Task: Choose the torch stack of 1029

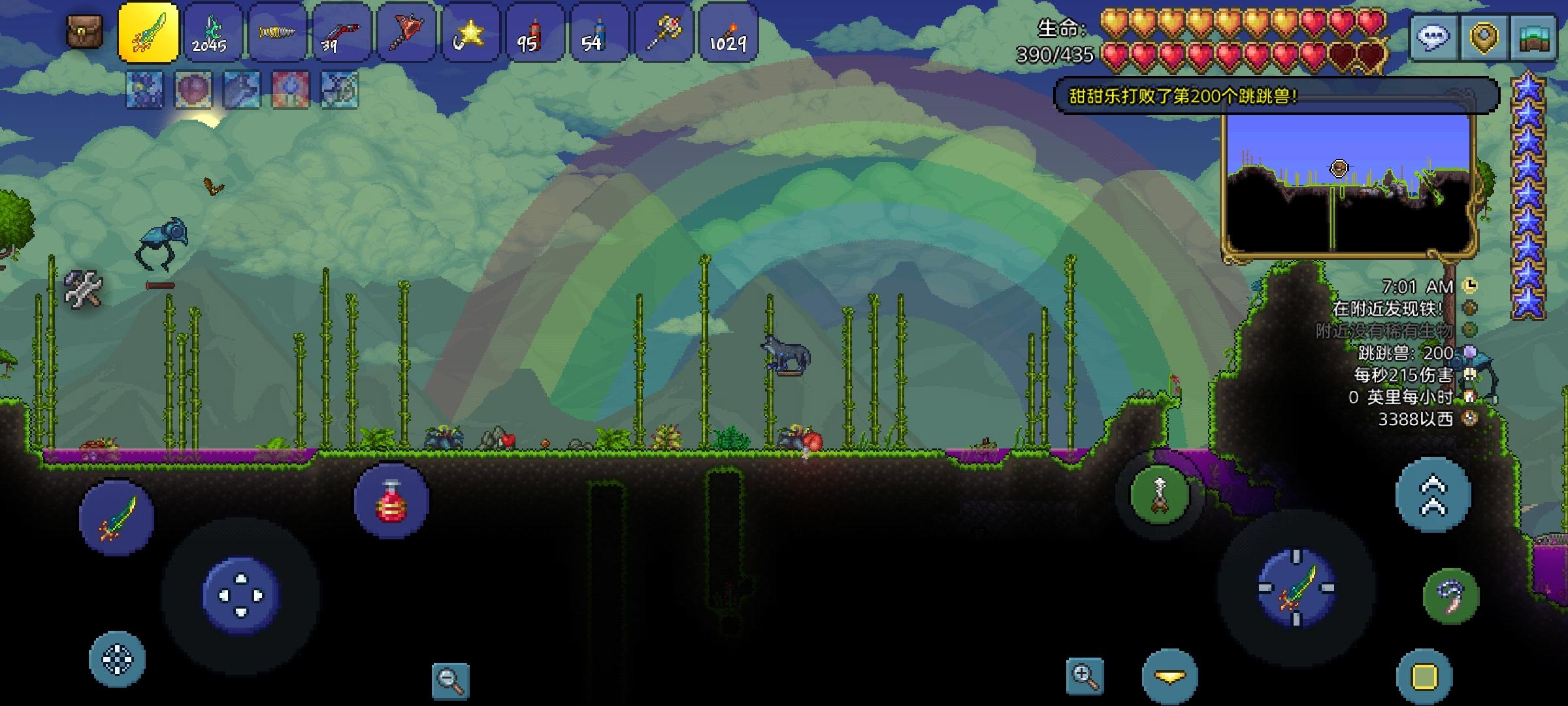Action: coord(728,33)
